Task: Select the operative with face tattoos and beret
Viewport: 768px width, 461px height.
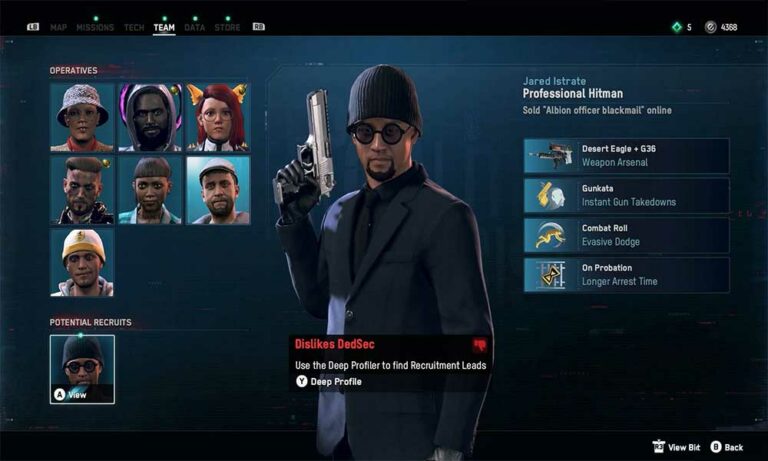Action: pos(82,190)
